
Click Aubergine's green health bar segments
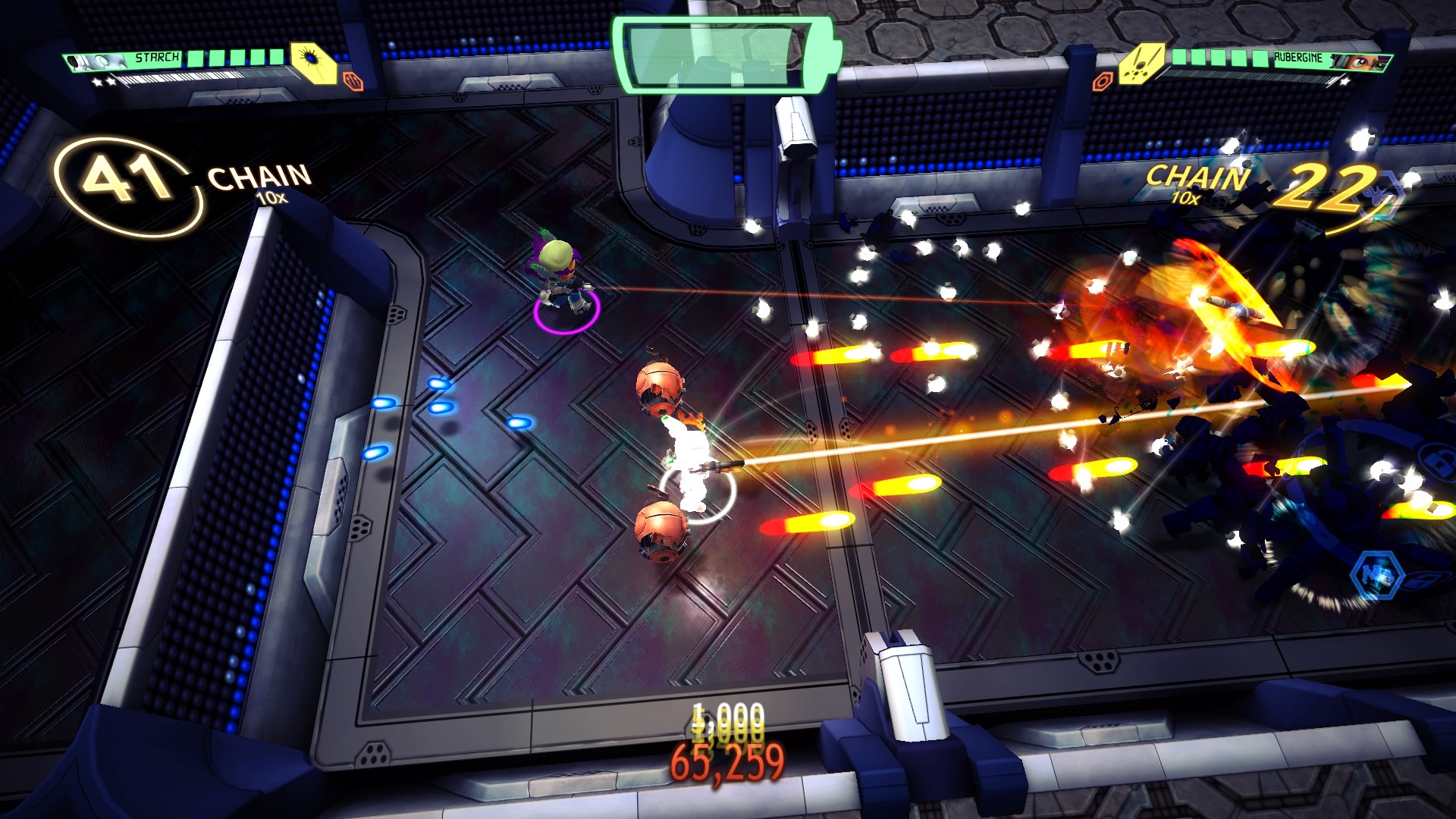coord(1221,58)
